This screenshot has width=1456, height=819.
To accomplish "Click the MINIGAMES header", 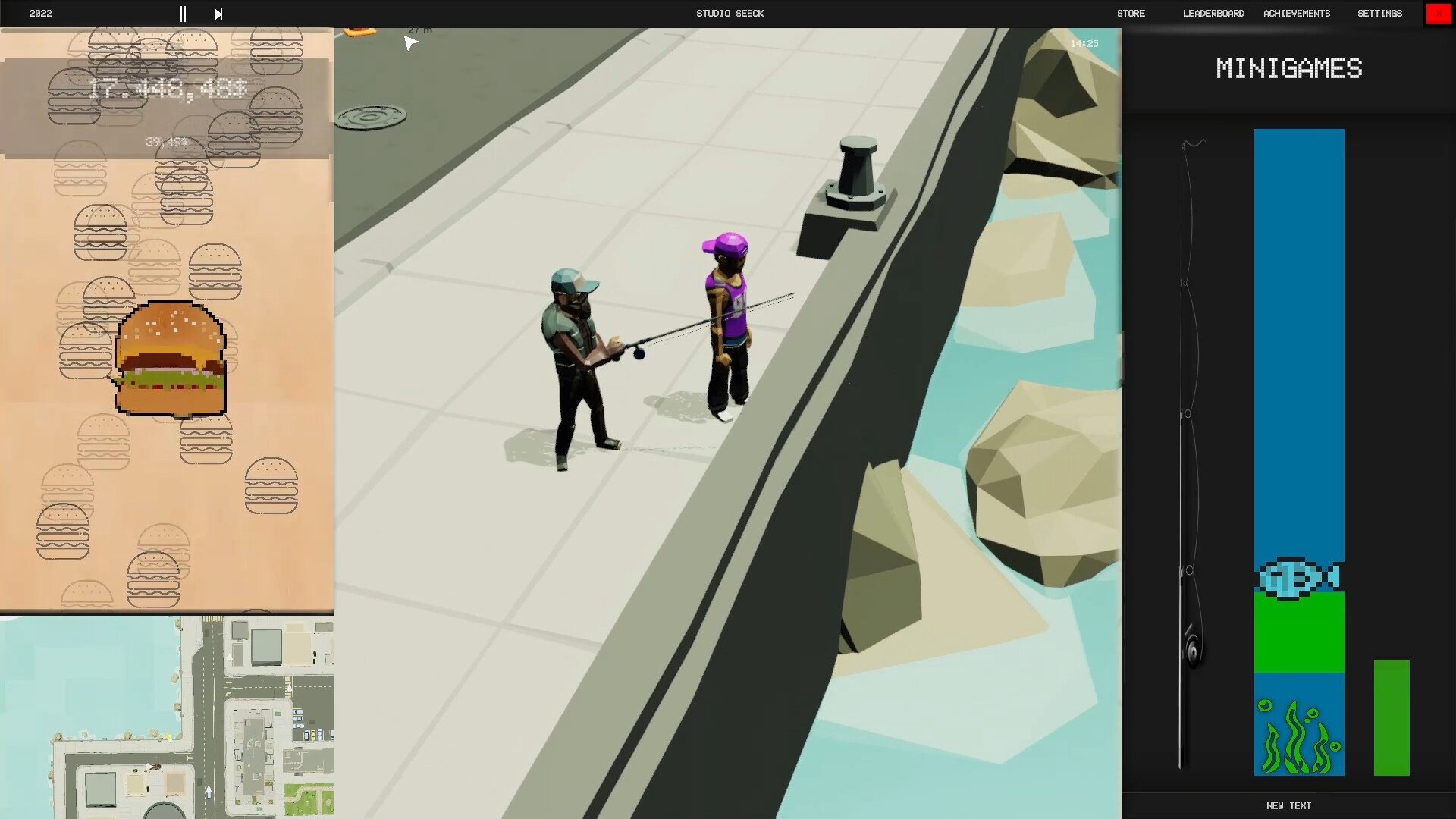I will point(1289,69).
